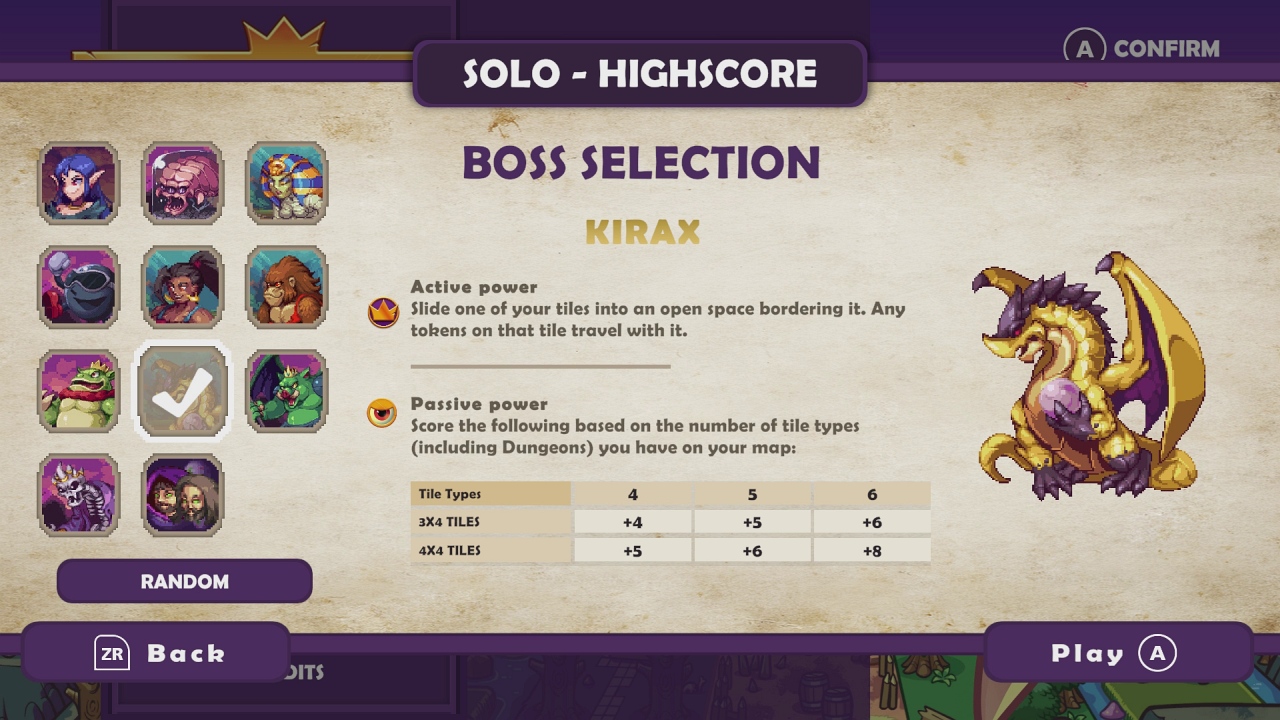This screenshot has width=1280, height=720.
Task: Deselect Kirax by clicking the checkmark tile
Action: (183, 392)
